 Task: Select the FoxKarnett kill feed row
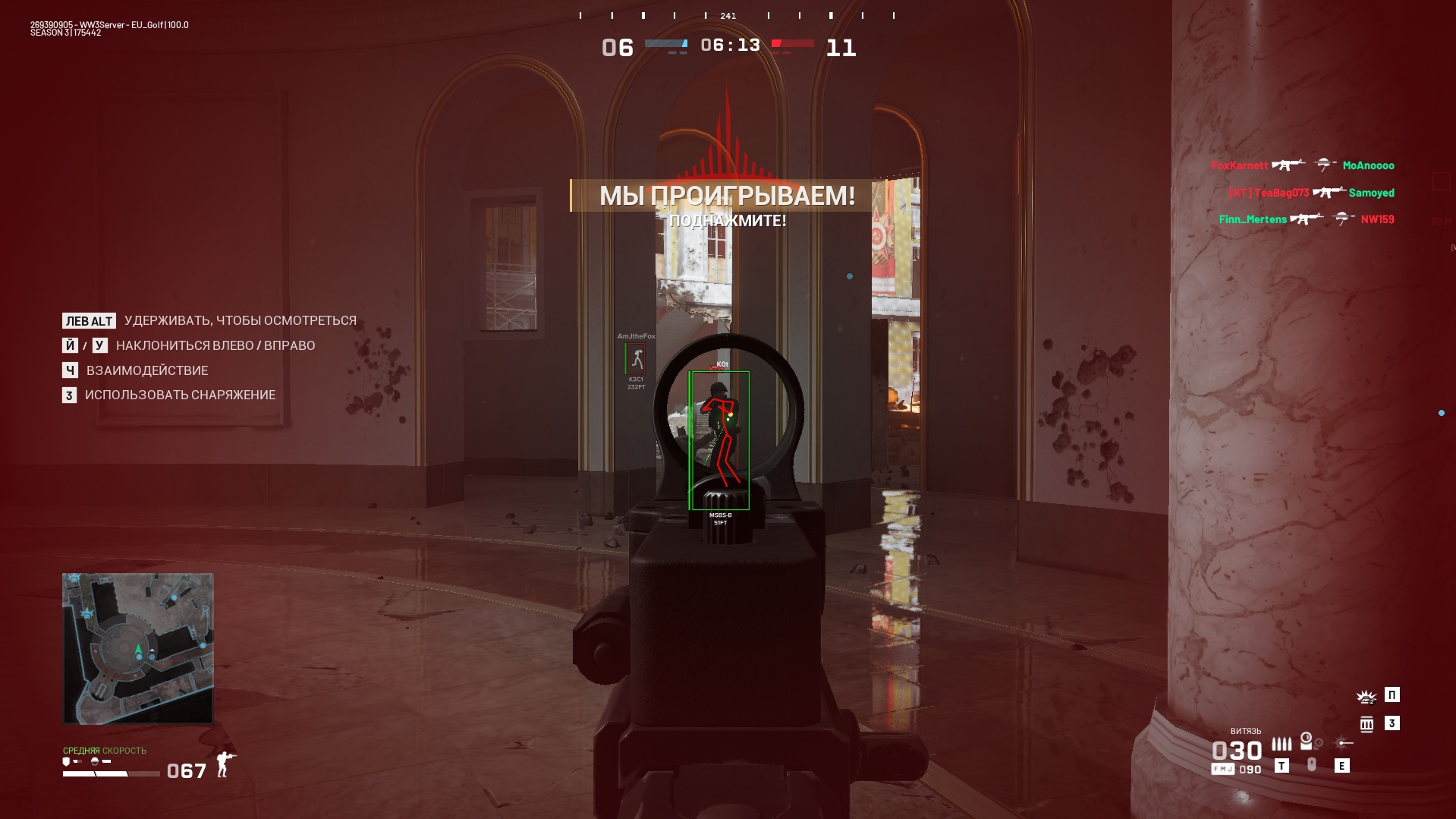point(1302,165)
